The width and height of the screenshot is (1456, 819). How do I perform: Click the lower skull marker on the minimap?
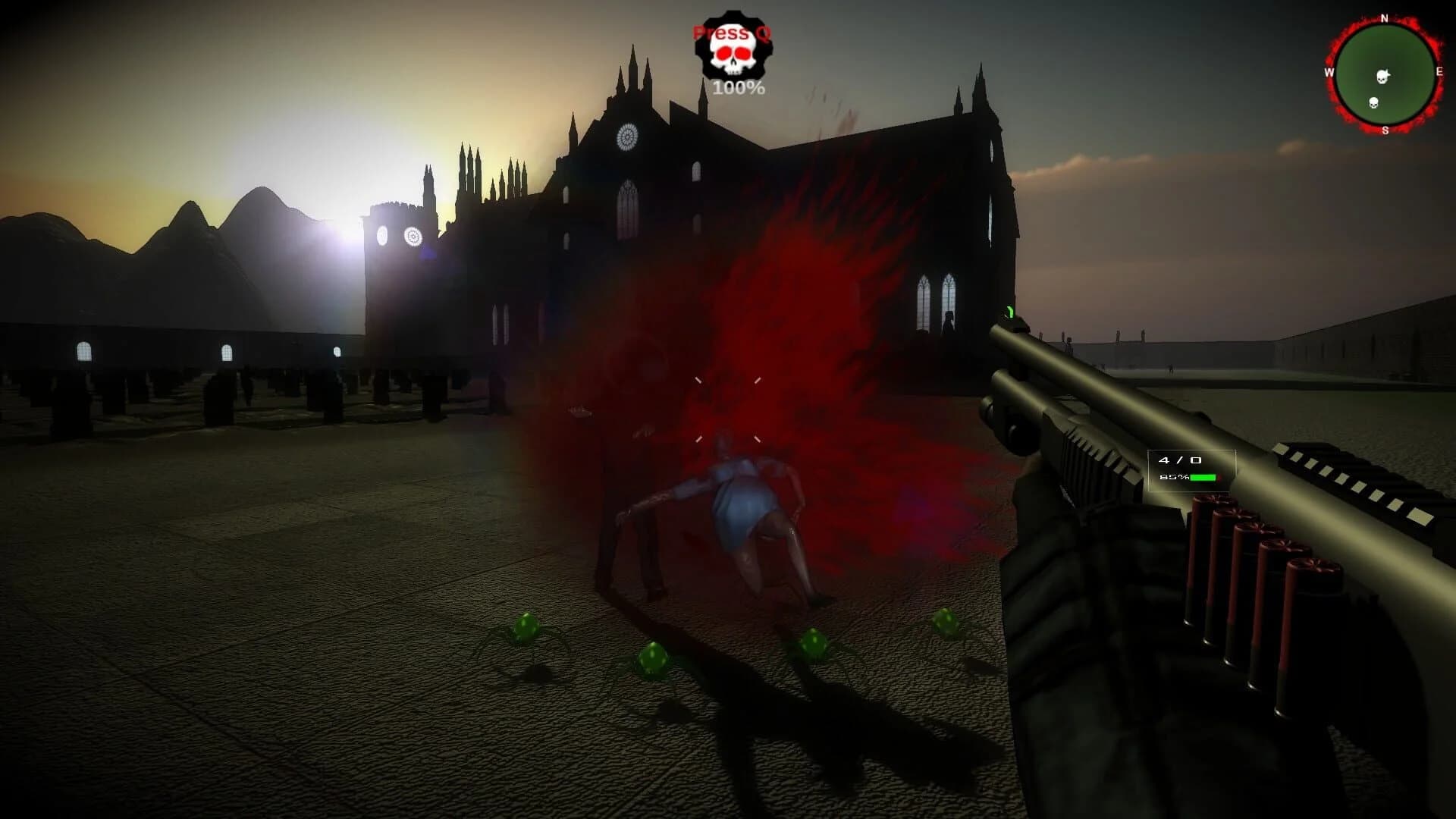click(1373, 102)
